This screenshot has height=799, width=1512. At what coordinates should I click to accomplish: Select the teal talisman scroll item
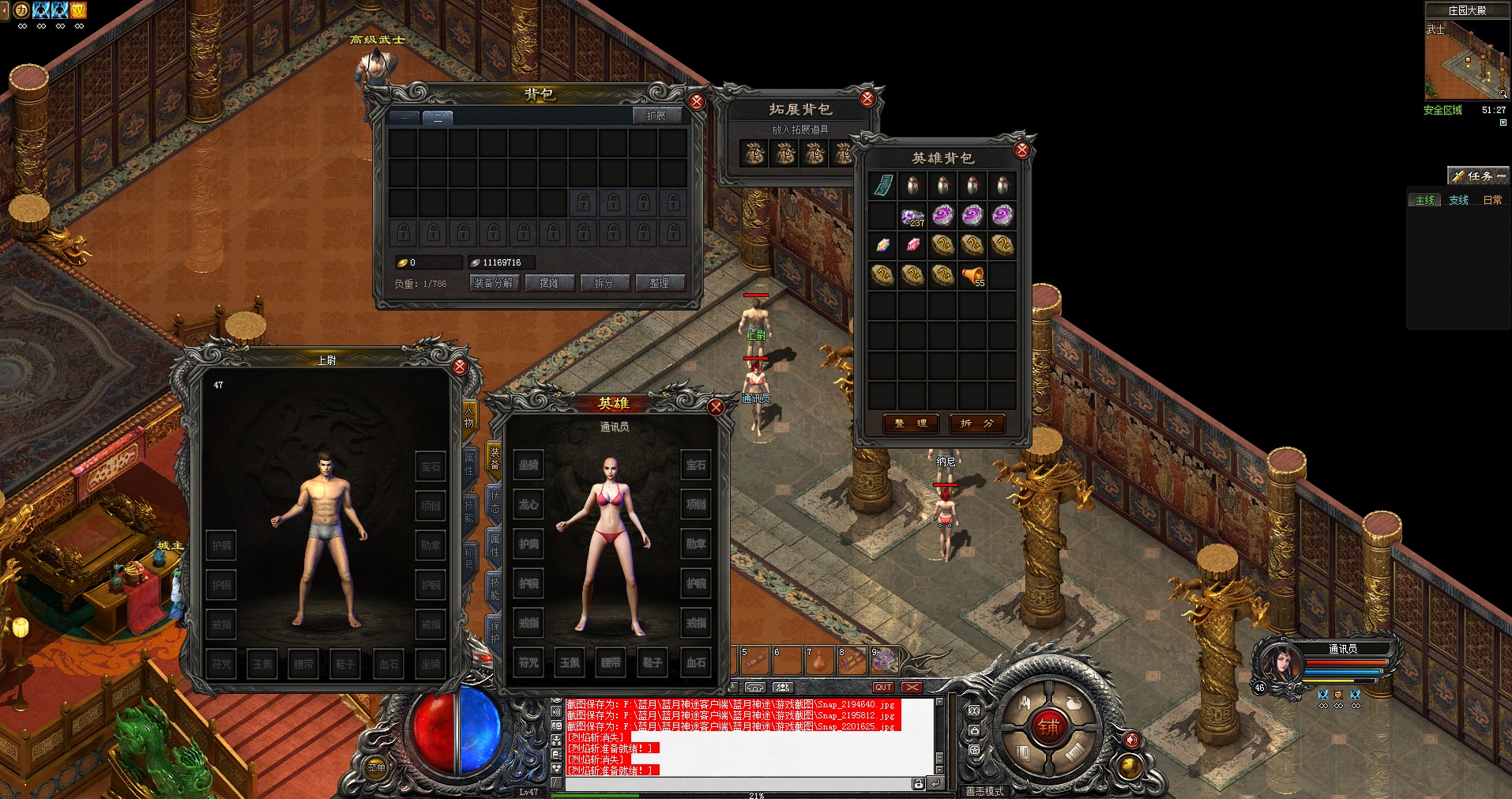[x=882, y=186]
